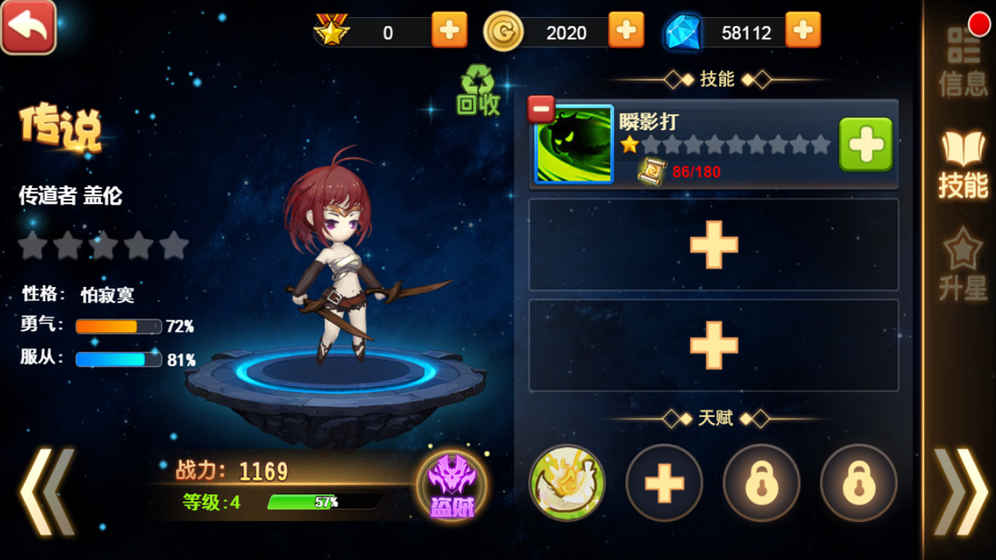The width and height of the screenshot is (996, 560).
Task: Switch to the 技能 skills tab
Action: 963,165
